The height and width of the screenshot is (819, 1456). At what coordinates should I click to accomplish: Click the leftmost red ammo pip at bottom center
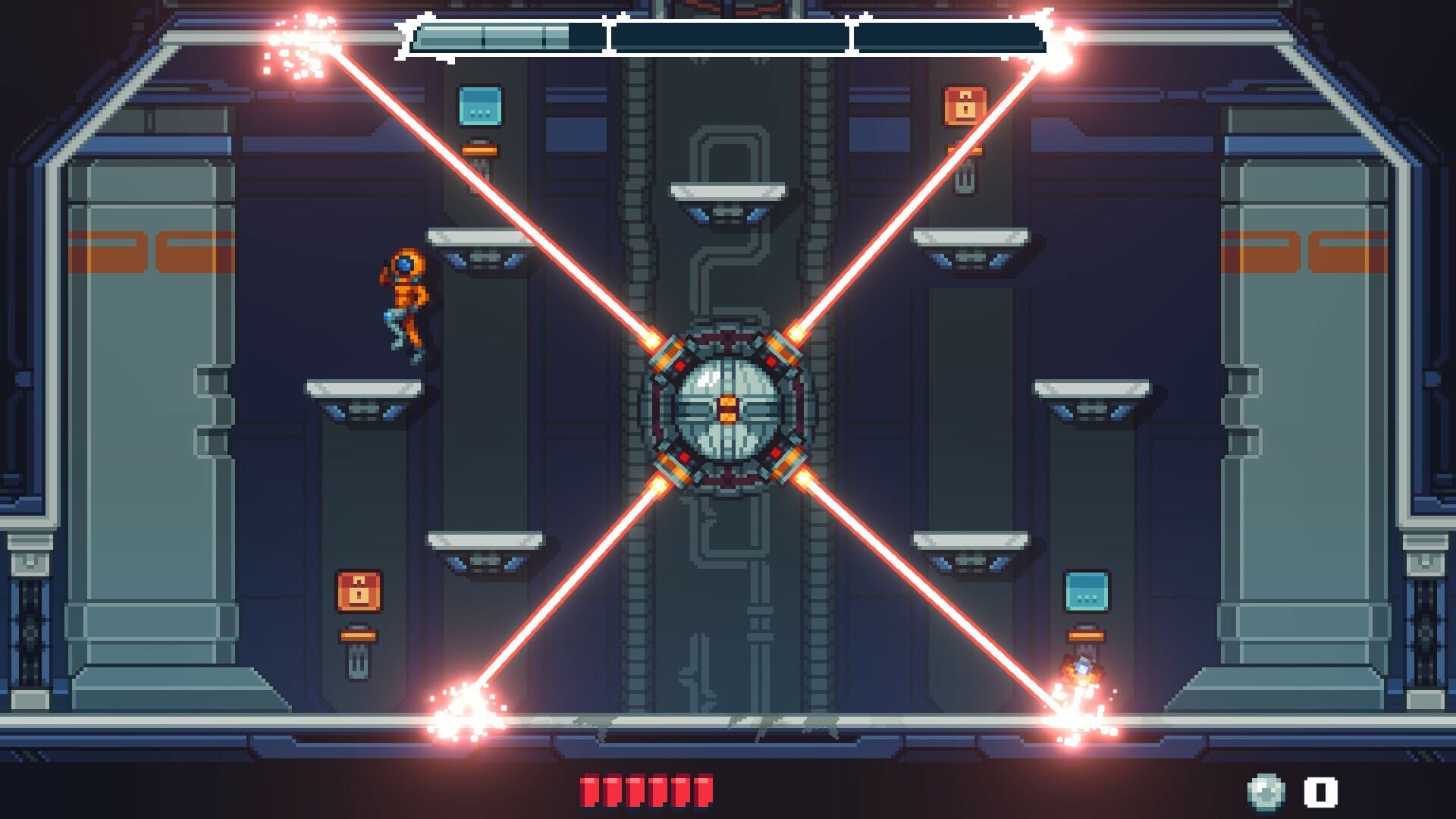tap(590, 789)
